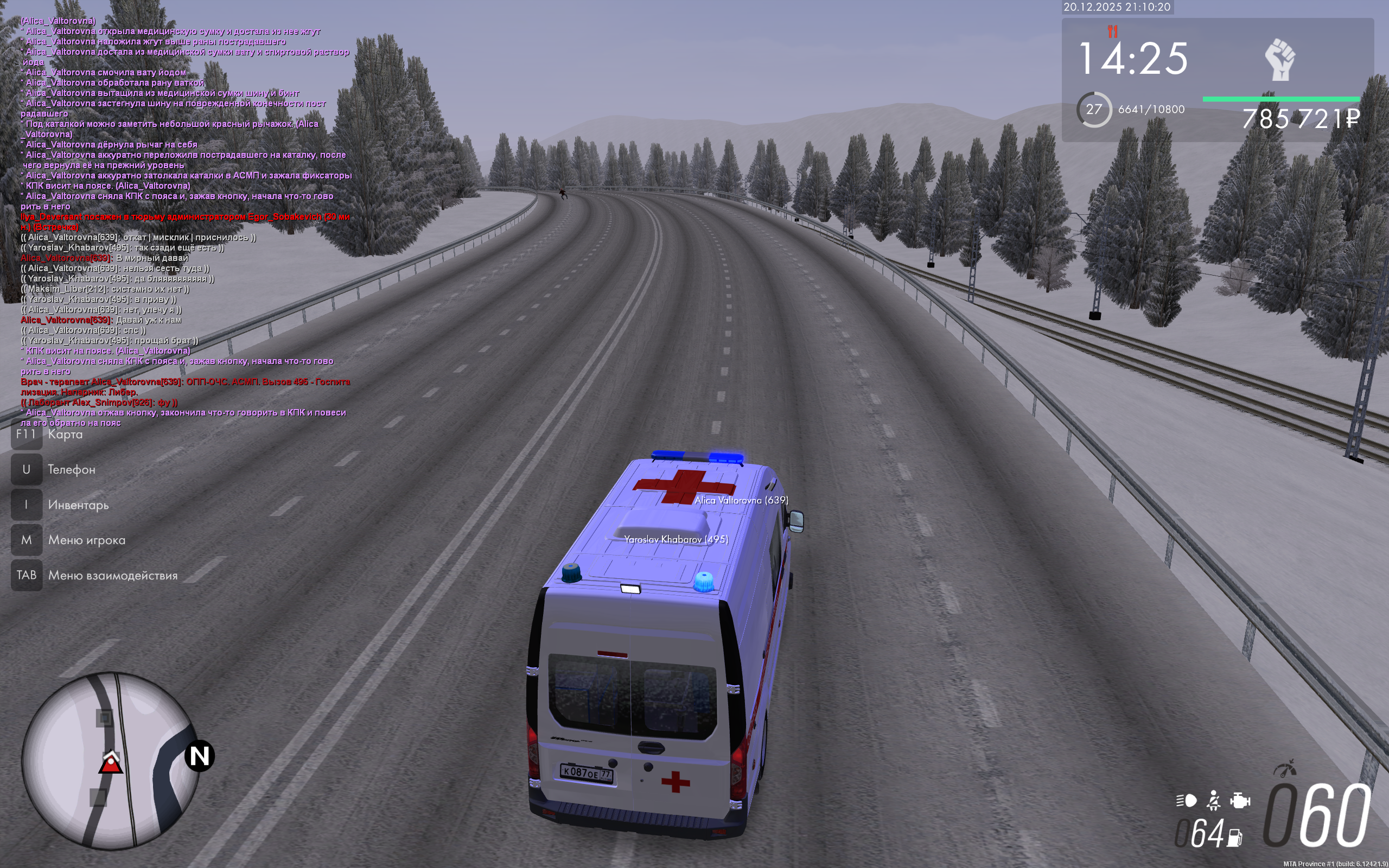Click the raised fist icon

(x=1279, y=60)
